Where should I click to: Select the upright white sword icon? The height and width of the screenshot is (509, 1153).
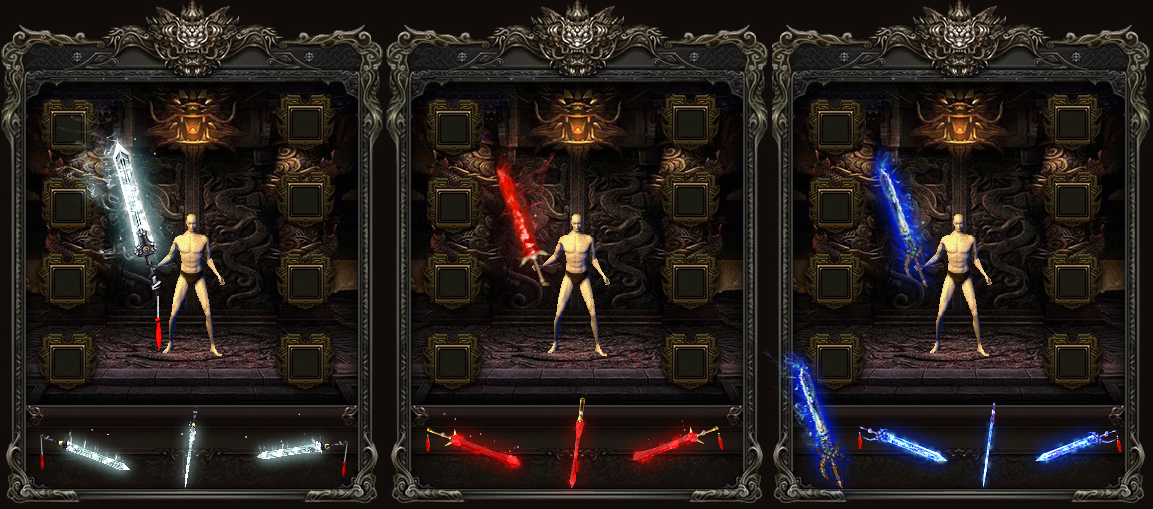click(x=189, y=448)
